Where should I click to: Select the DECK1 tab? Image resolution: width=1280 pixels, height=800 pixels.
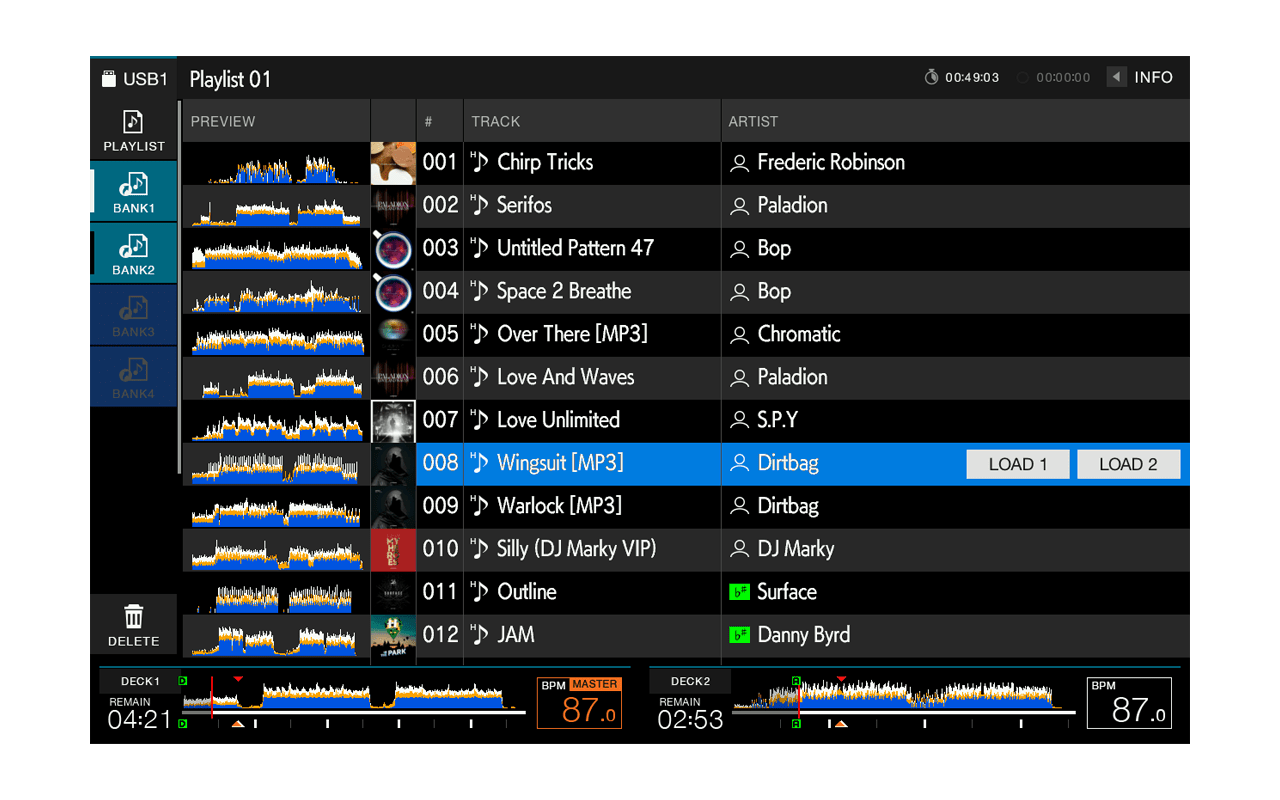click(139, 680)
